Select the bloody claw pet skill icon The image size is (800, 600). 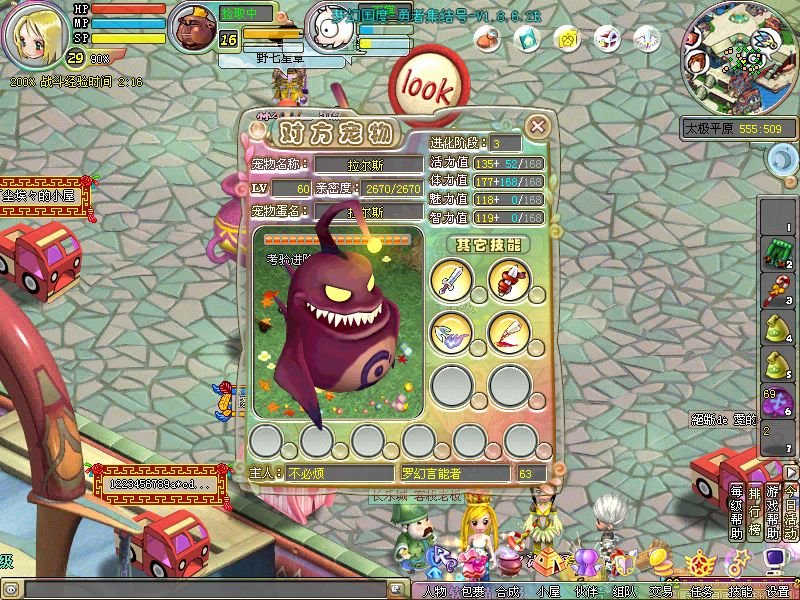tap(508, 331)
